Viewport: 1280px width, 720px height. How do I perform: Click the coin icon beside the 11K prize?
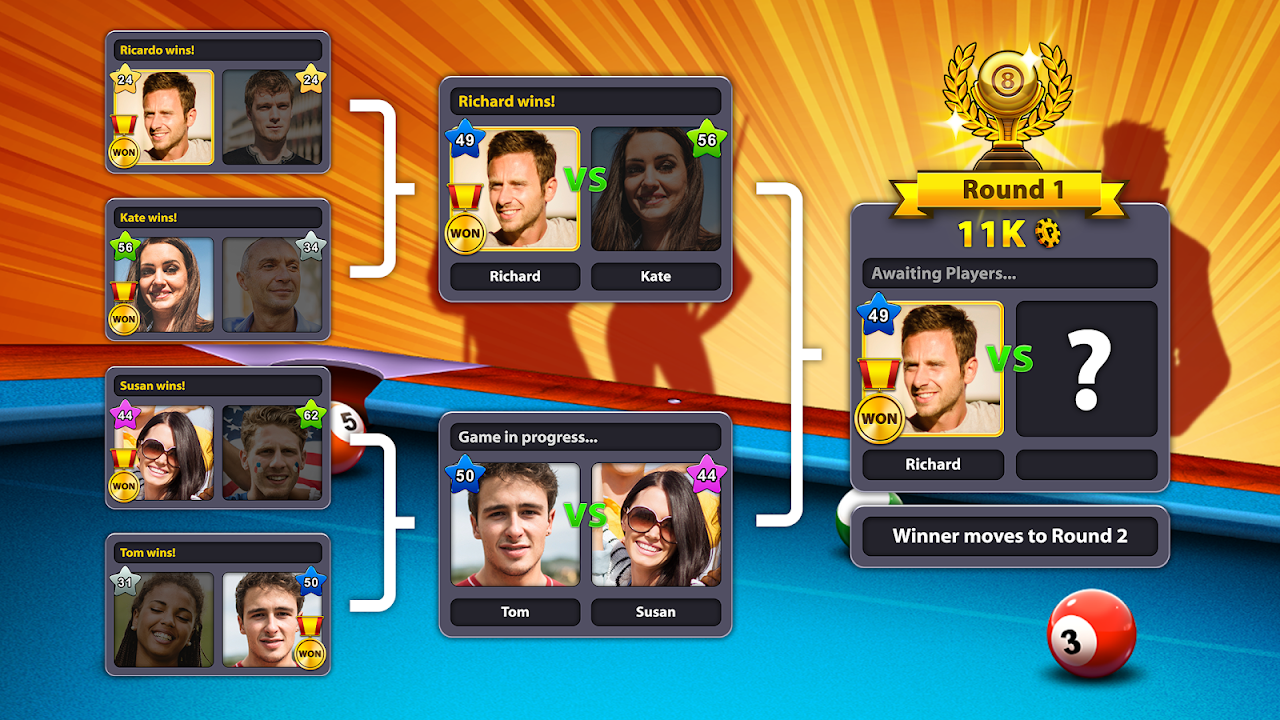(1048, 232)
